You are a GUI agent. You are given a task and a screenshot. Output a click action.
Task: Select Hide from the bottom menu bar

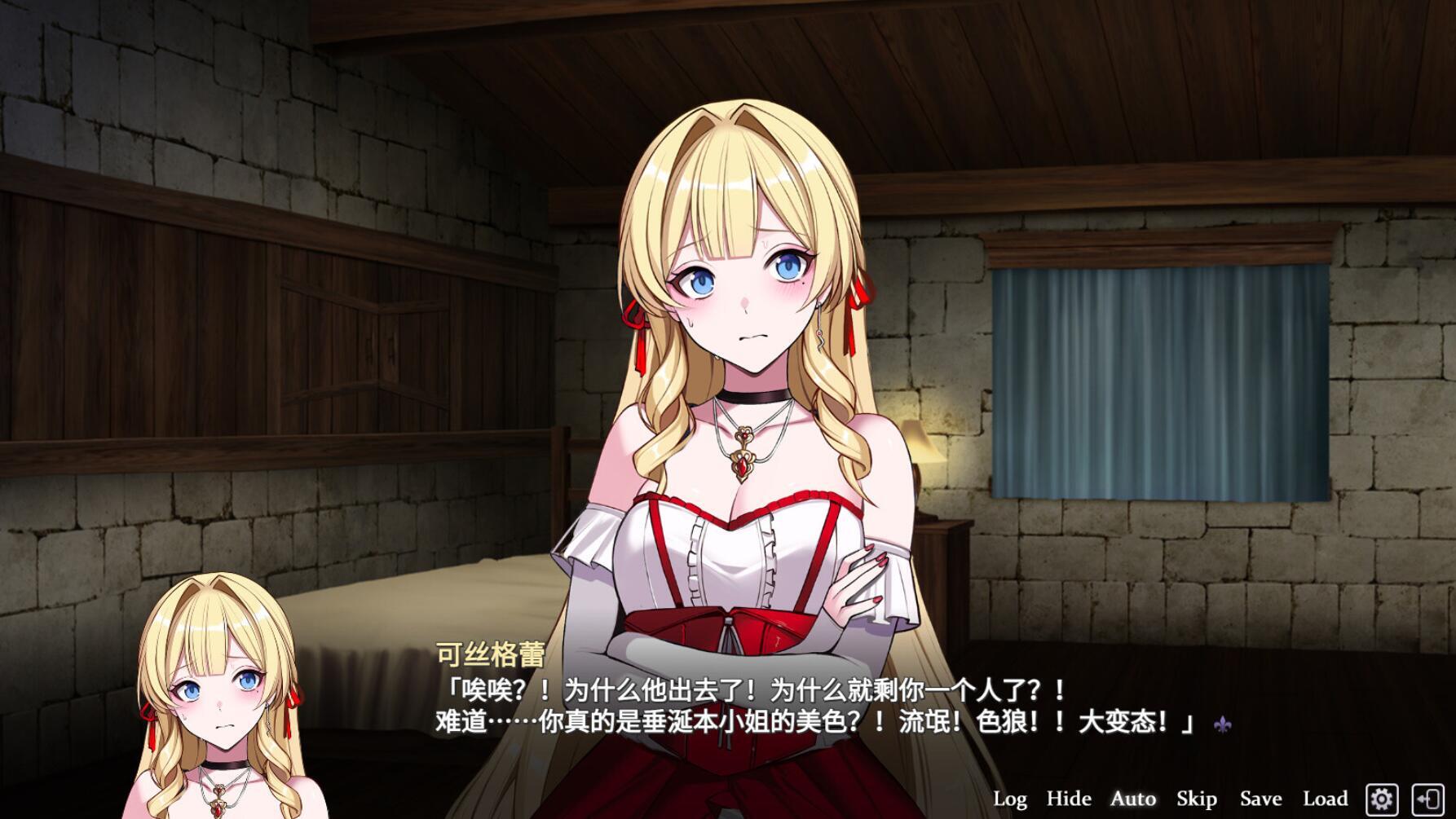click(x=1070, y=798)
